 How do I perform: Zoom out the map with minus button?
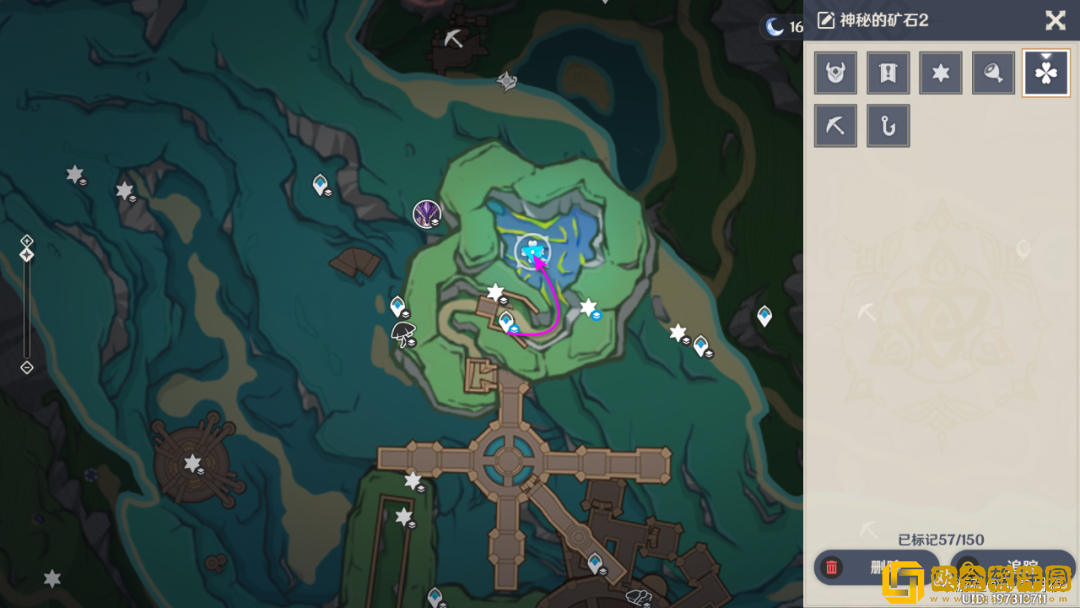coord(27,368)
